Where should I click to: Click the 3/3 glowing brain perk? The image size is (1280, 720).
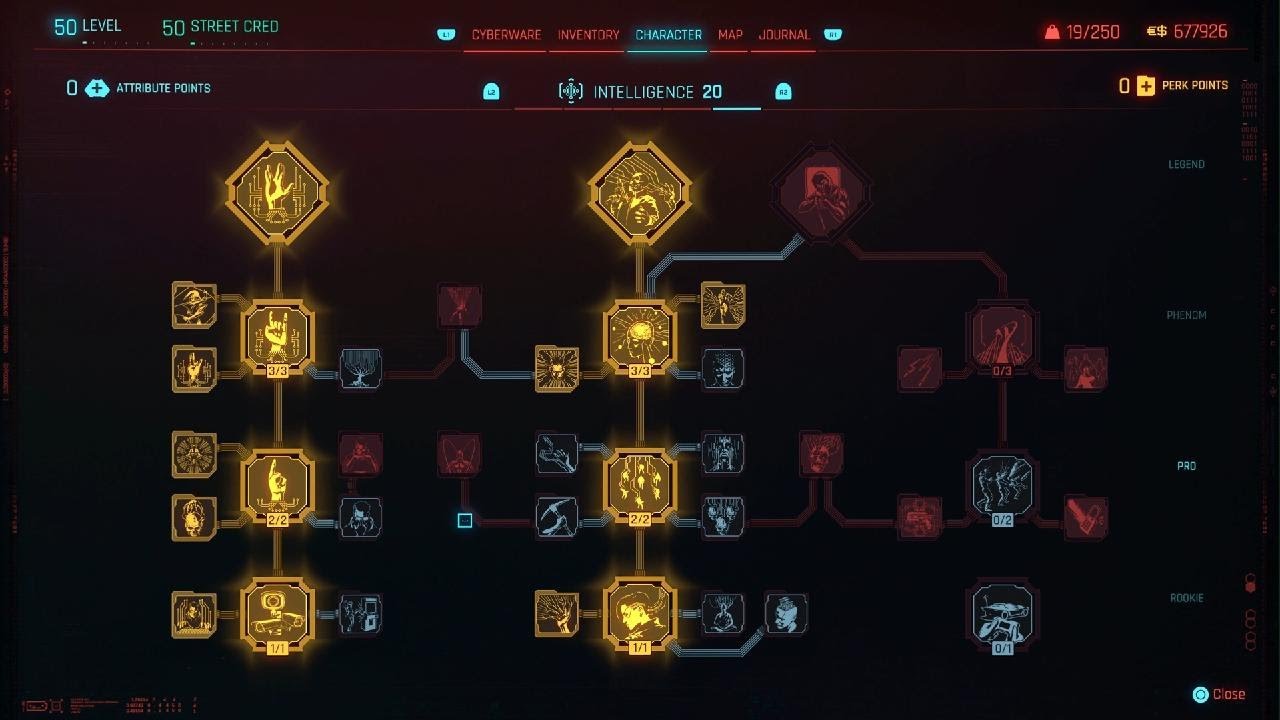(x=640, y=337)
